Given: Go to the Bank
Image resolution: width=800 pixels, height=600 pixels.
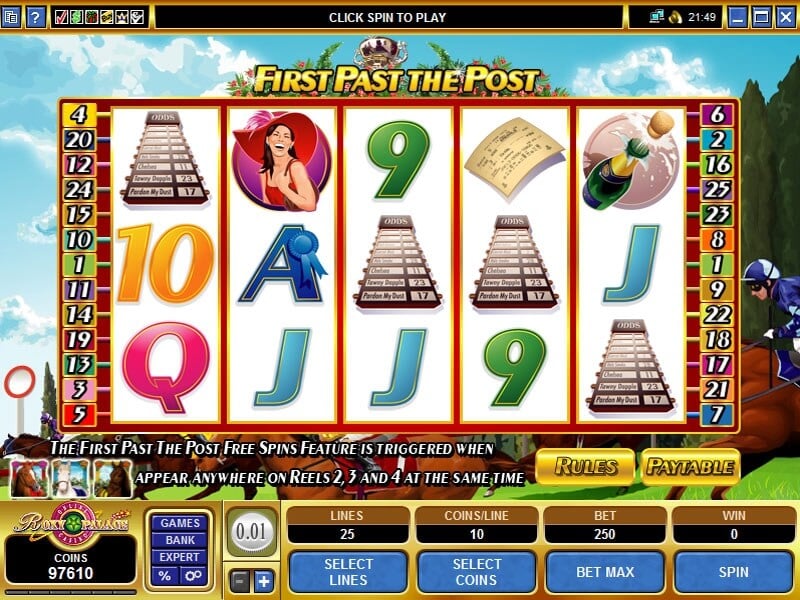Looking at the screenshot, I should tap(181, 540).
